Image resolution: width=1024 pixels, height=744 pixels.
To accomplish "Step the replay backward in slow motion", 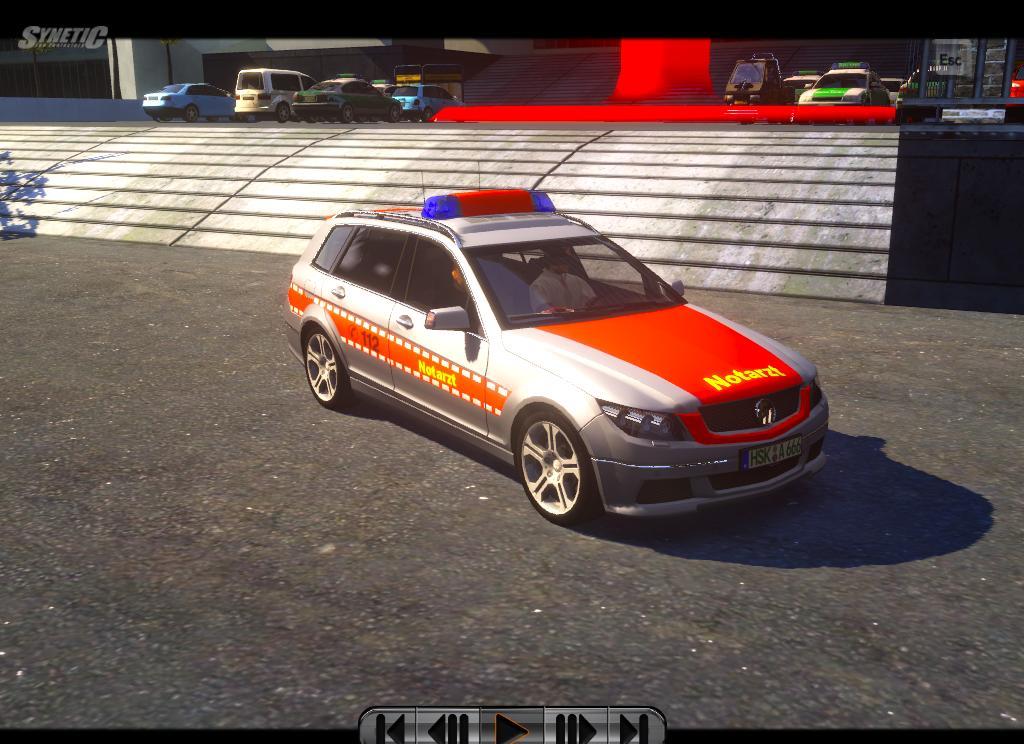I will tap(449, 728).
